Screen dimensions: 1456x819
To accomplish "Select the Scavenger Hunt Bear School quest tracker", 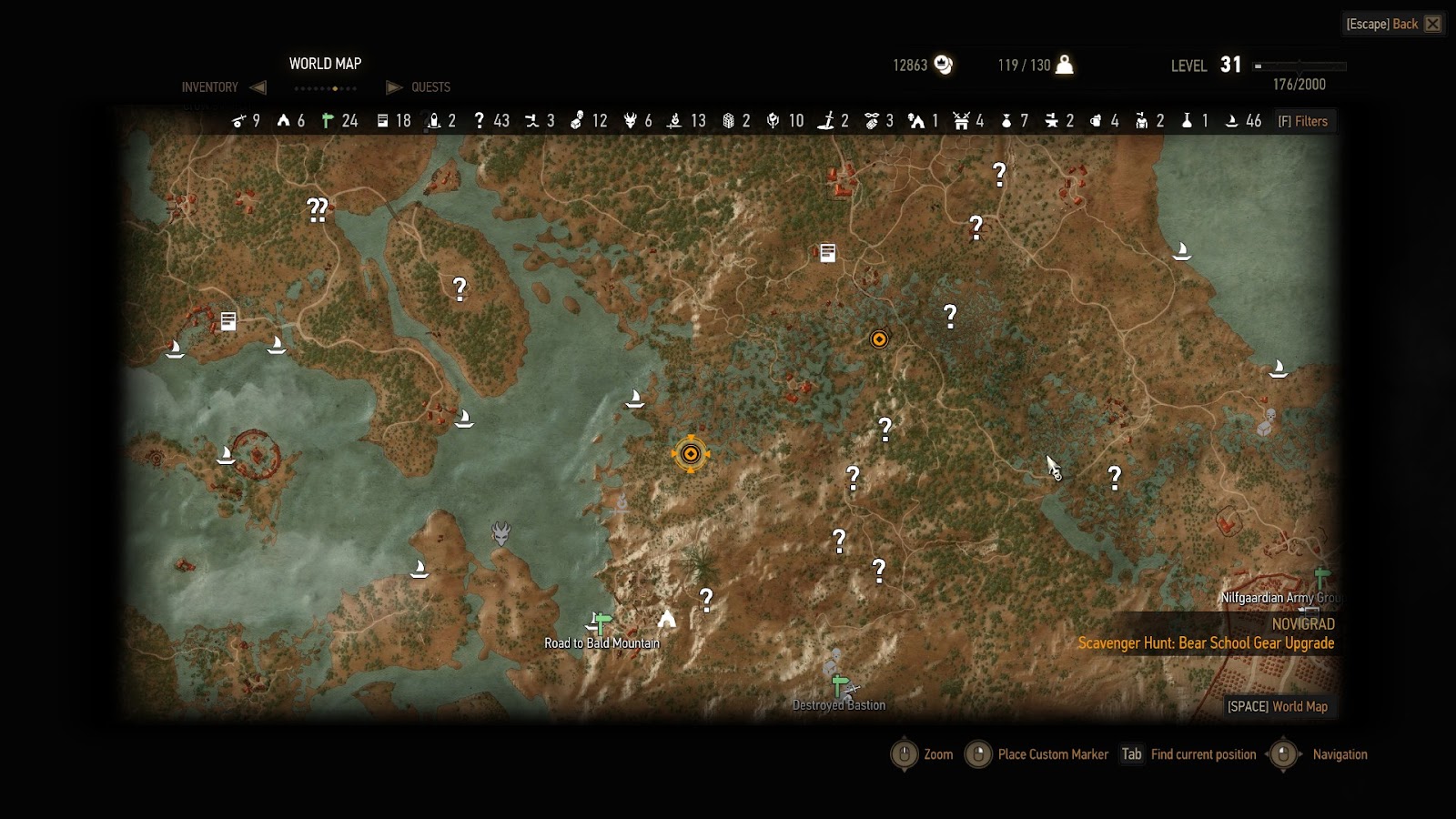I will pyautogui.click(x=1206, y=643).
